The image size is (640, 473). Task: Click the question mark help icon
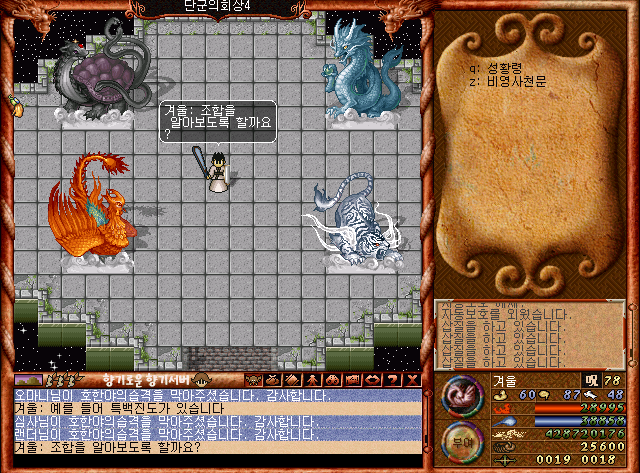pos(393,379)
